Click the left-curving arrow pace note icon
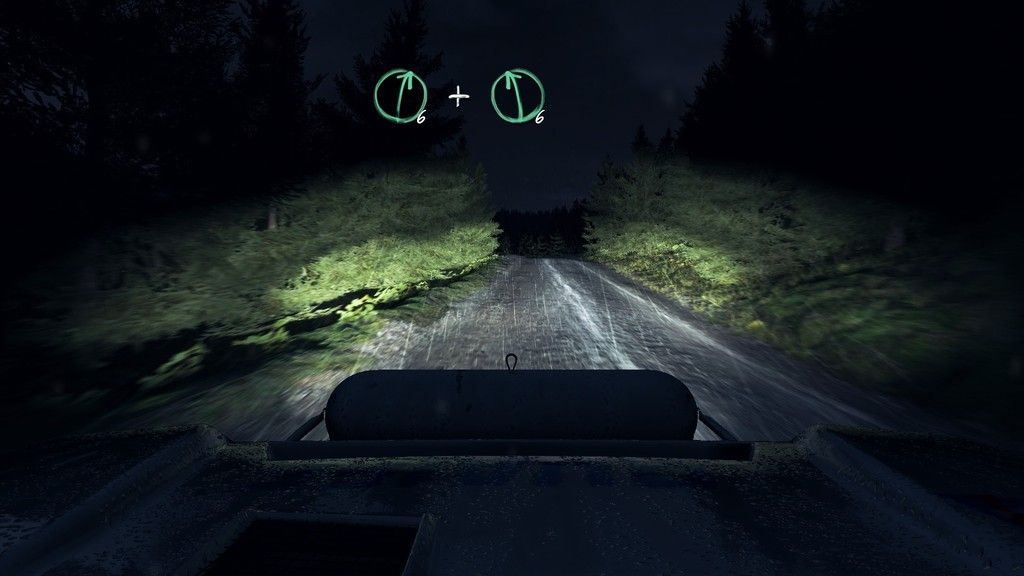The width and height of the screenshot is (1024, 576). pyautogui.click(x=517, y=96)
